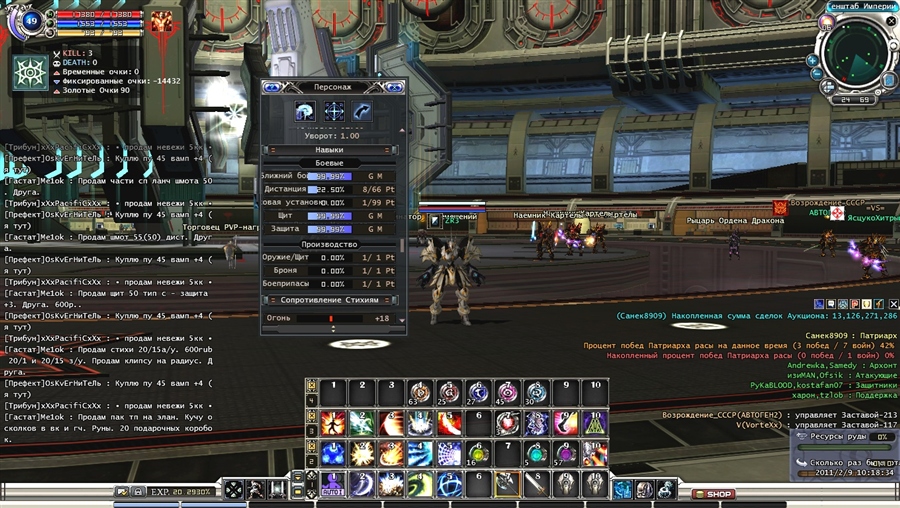Click the brain icon in the Персонаж panel
The width and height of the screenshot is (900, 508).
click(x=305, y=112)
